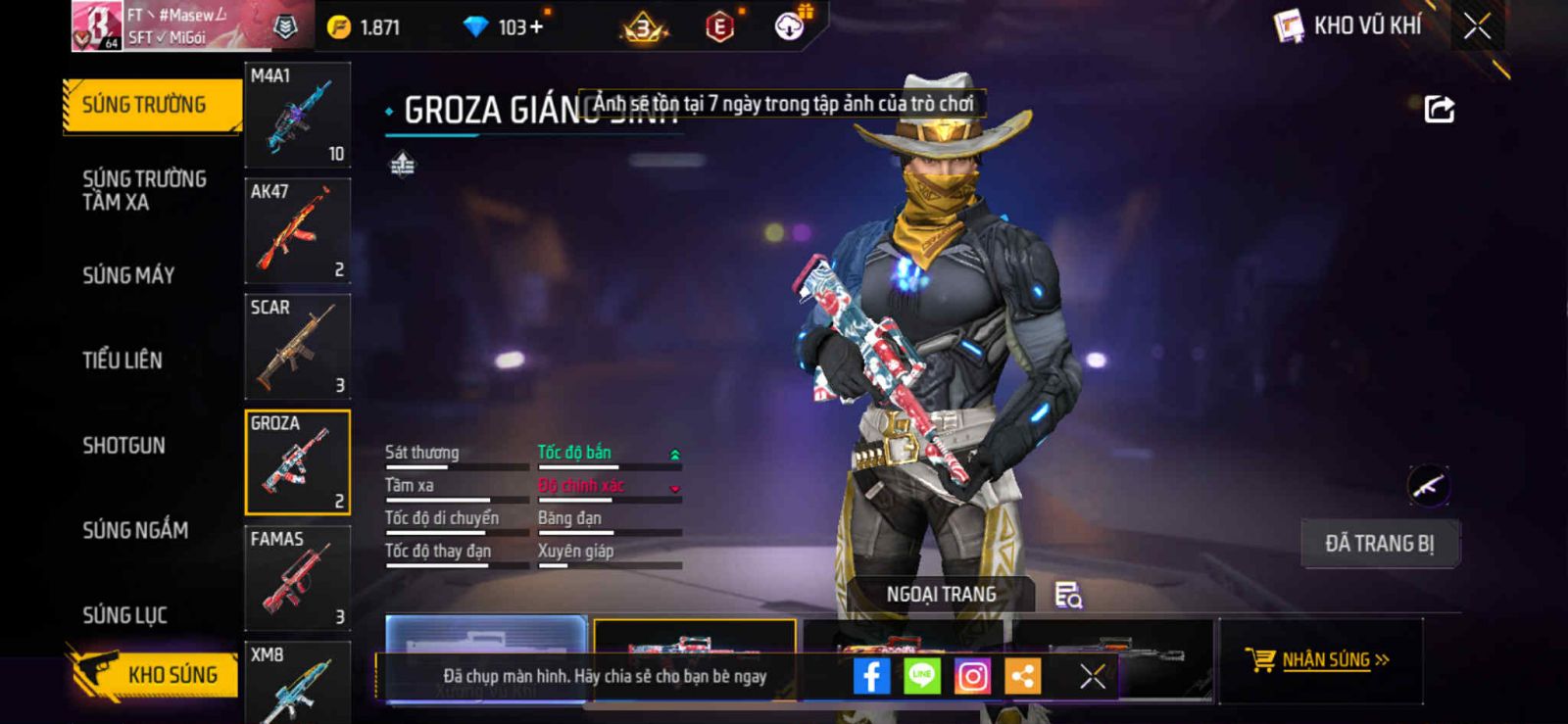This screenshot has width=1568, height=724.
Task: Select the SÚNG MÁY category
Action: click(128, 275)
